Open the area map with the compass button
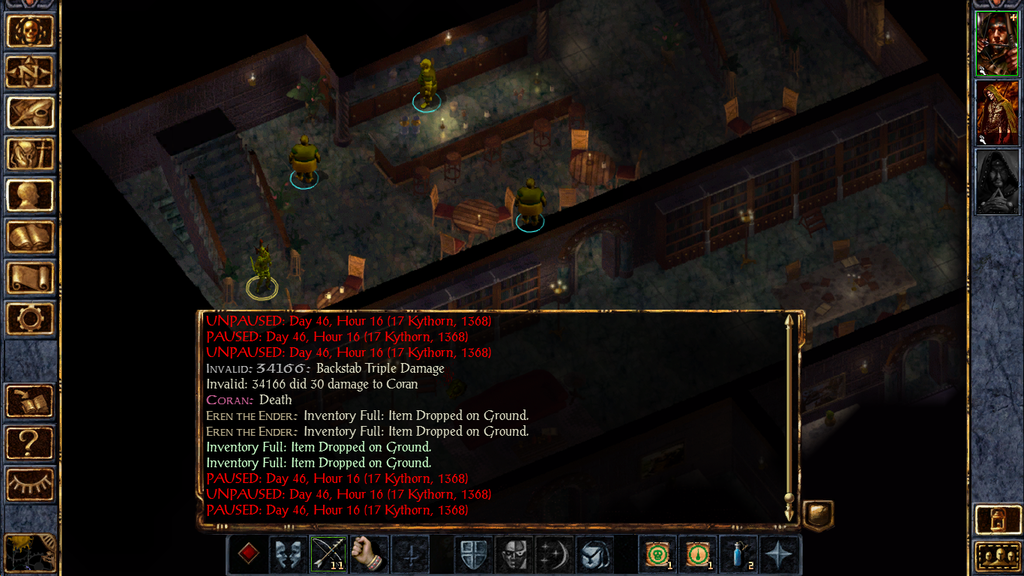 click(30, 72)
